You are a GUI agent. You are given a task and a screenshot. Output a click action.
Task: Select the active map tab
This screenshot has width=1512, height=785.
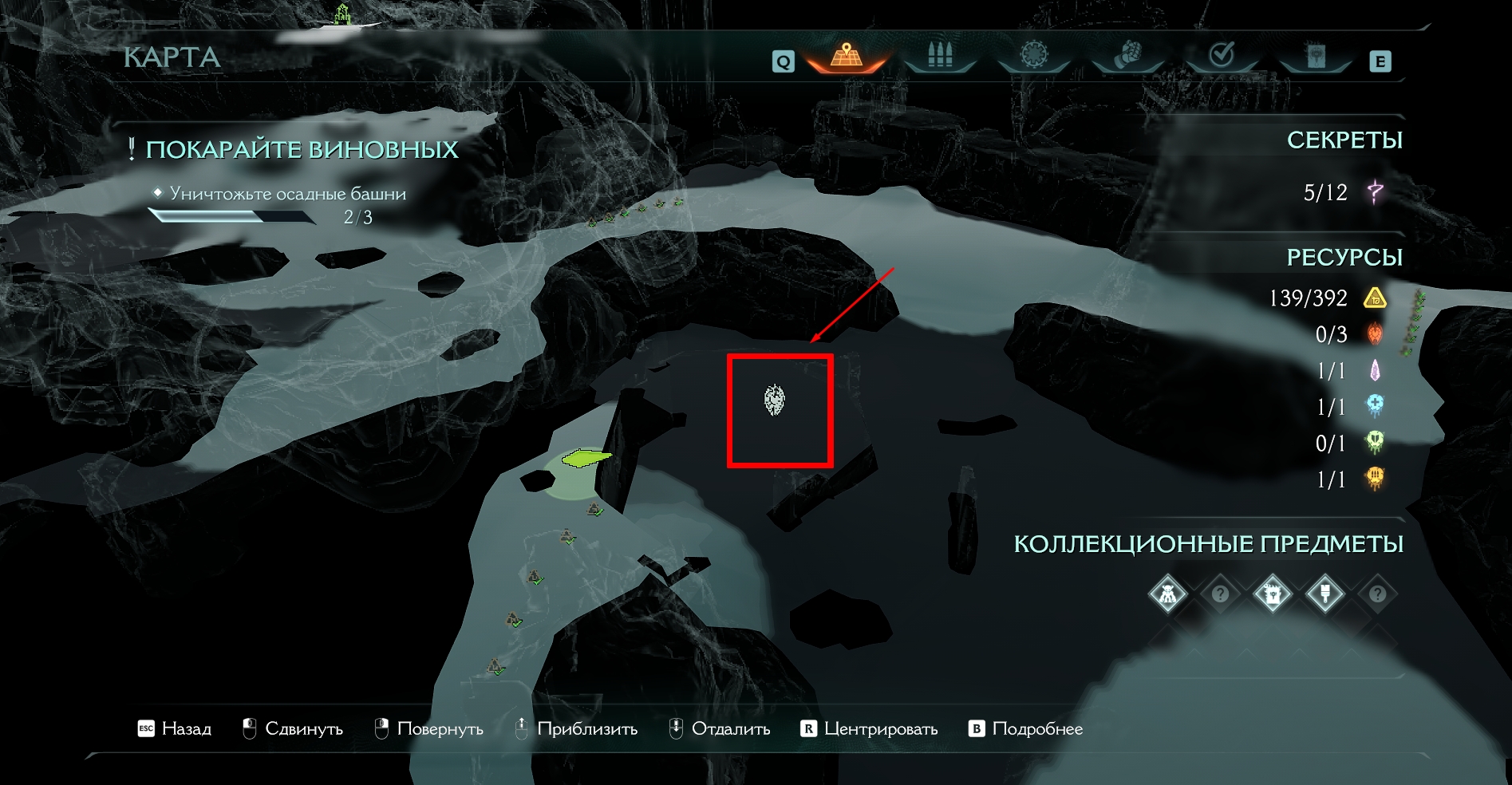(x=847, y=56)
